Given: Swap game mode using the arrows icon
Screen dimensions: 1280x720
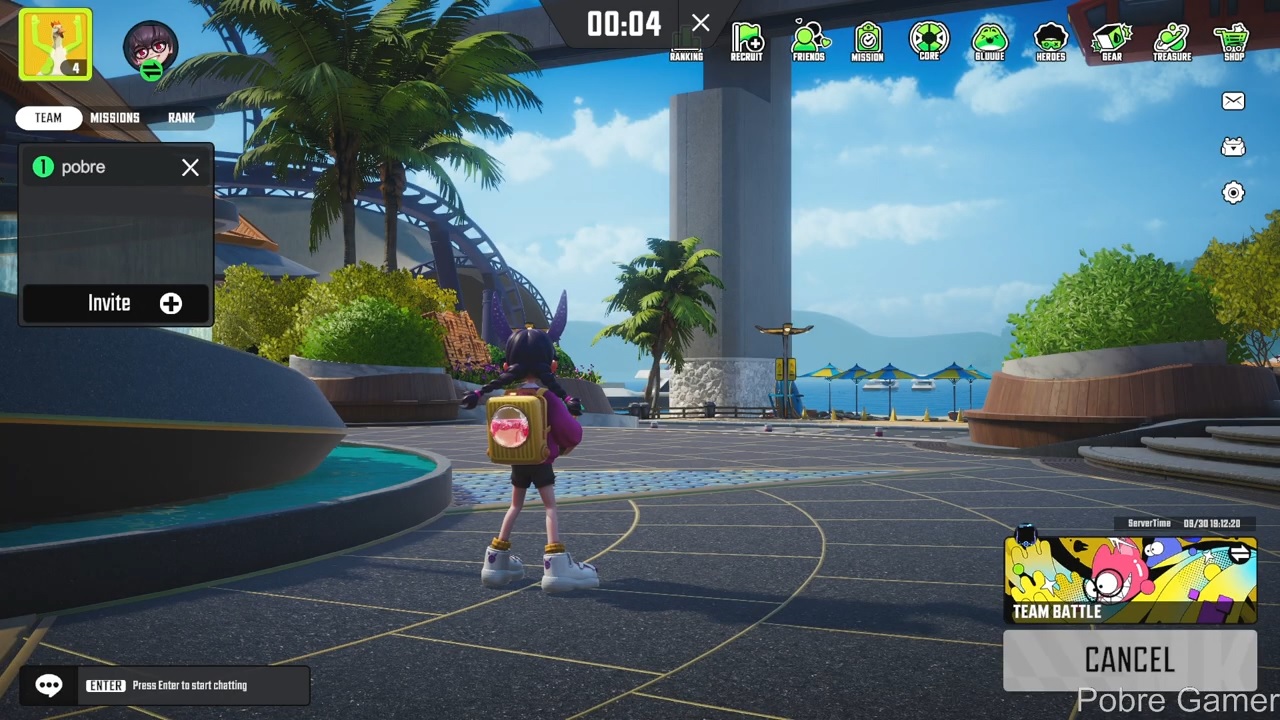Looking at the screenshot, I should coord(1241,552).
